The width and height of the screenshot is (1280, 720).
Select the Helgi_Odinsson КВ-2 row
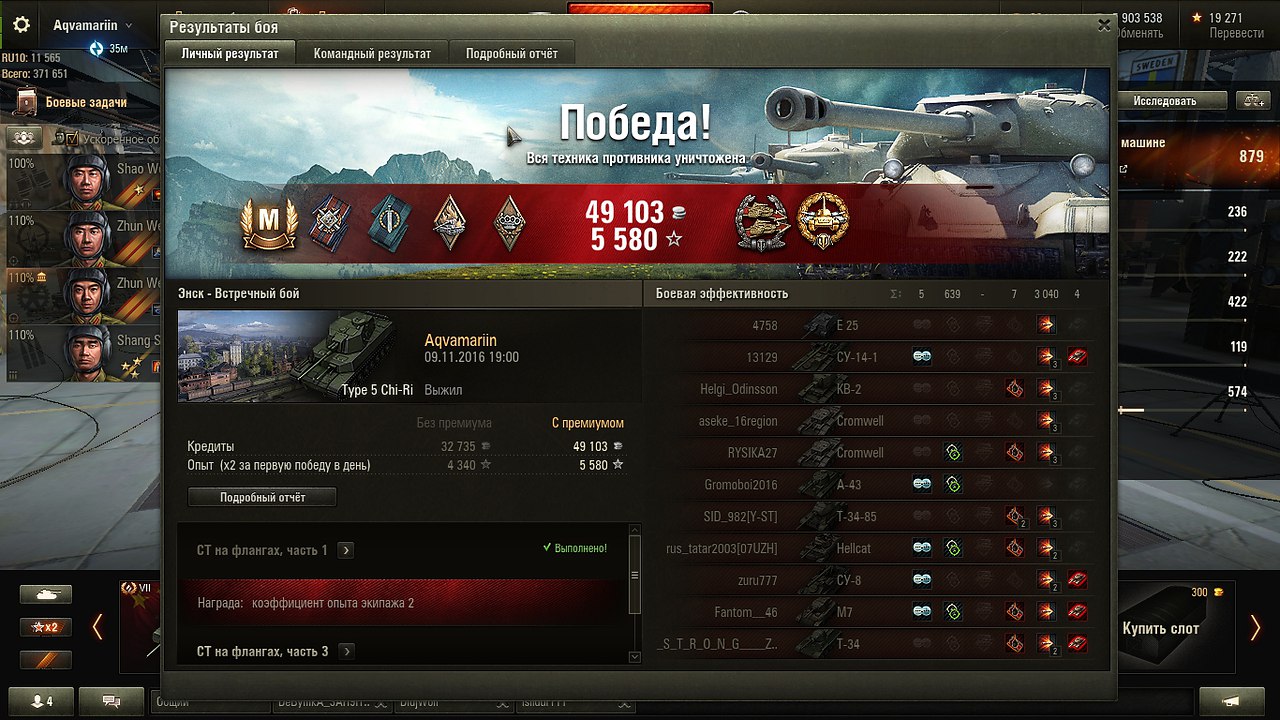(x=860, y=389)
